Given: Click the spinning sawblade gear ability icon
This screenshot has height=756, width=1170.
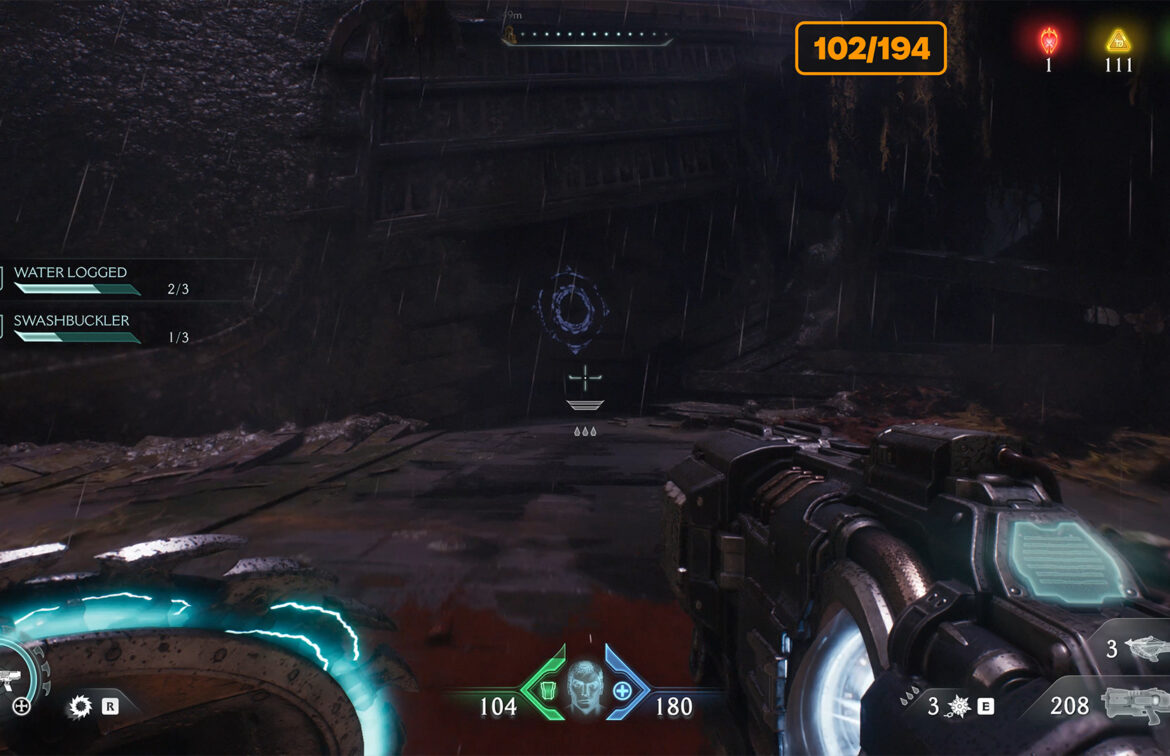Looking at the screenshot, I should click(79, 707).
